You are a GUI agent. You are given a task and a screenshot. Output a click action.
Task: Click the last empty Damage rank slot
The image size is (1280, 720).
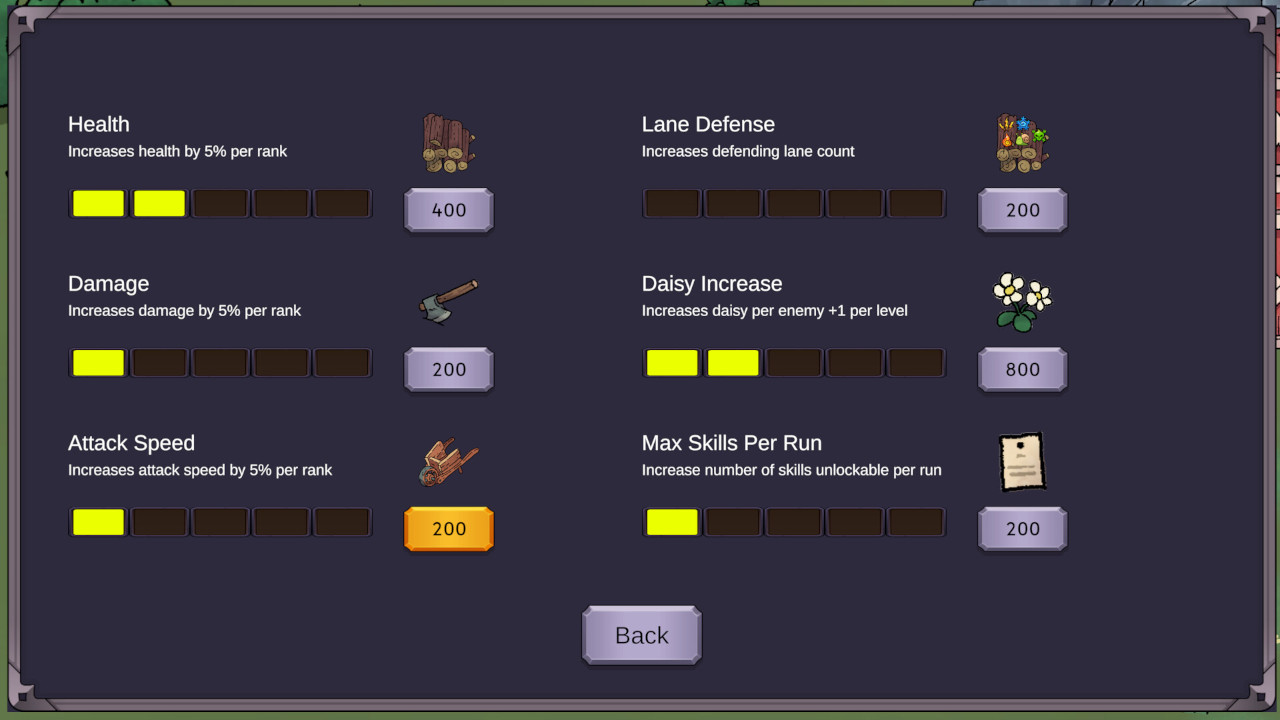(x=343, y=362)
